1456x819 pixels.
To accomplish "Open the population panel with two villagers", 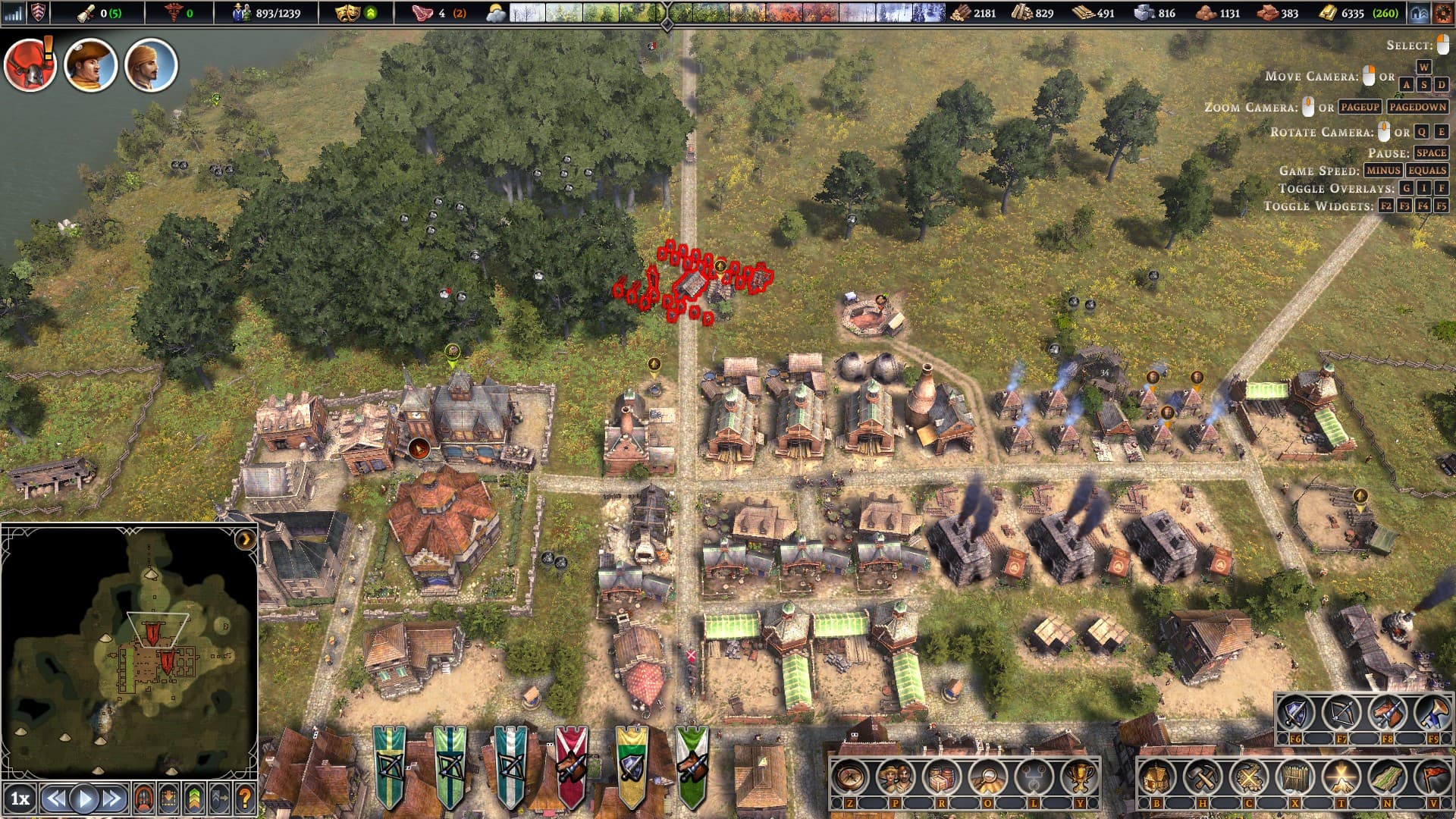I will [x=896, y=777].
